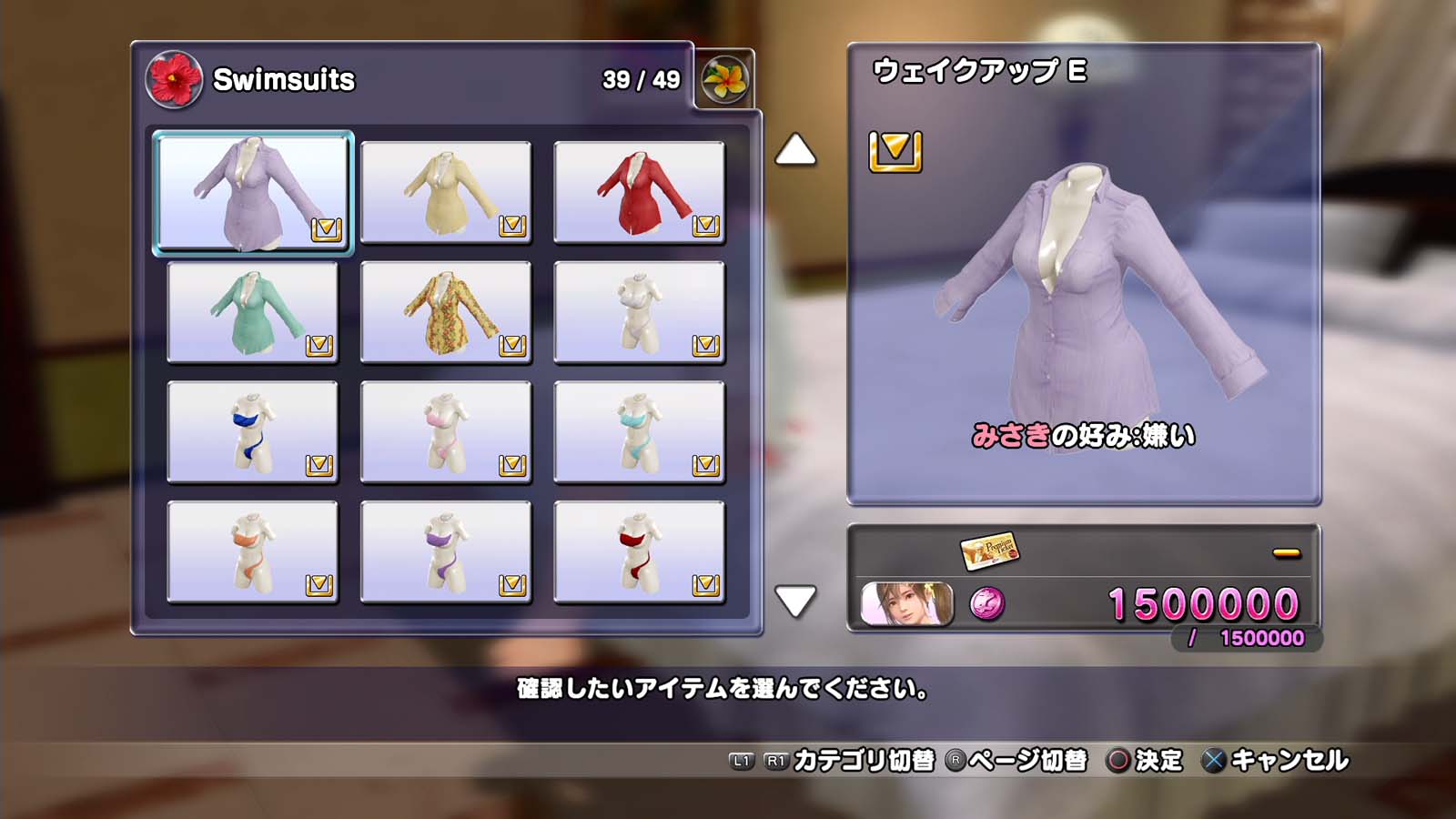This screenshot has width=1456, height=819.
Task: Go to previous page with up arrow
Action: click(795, 151)
